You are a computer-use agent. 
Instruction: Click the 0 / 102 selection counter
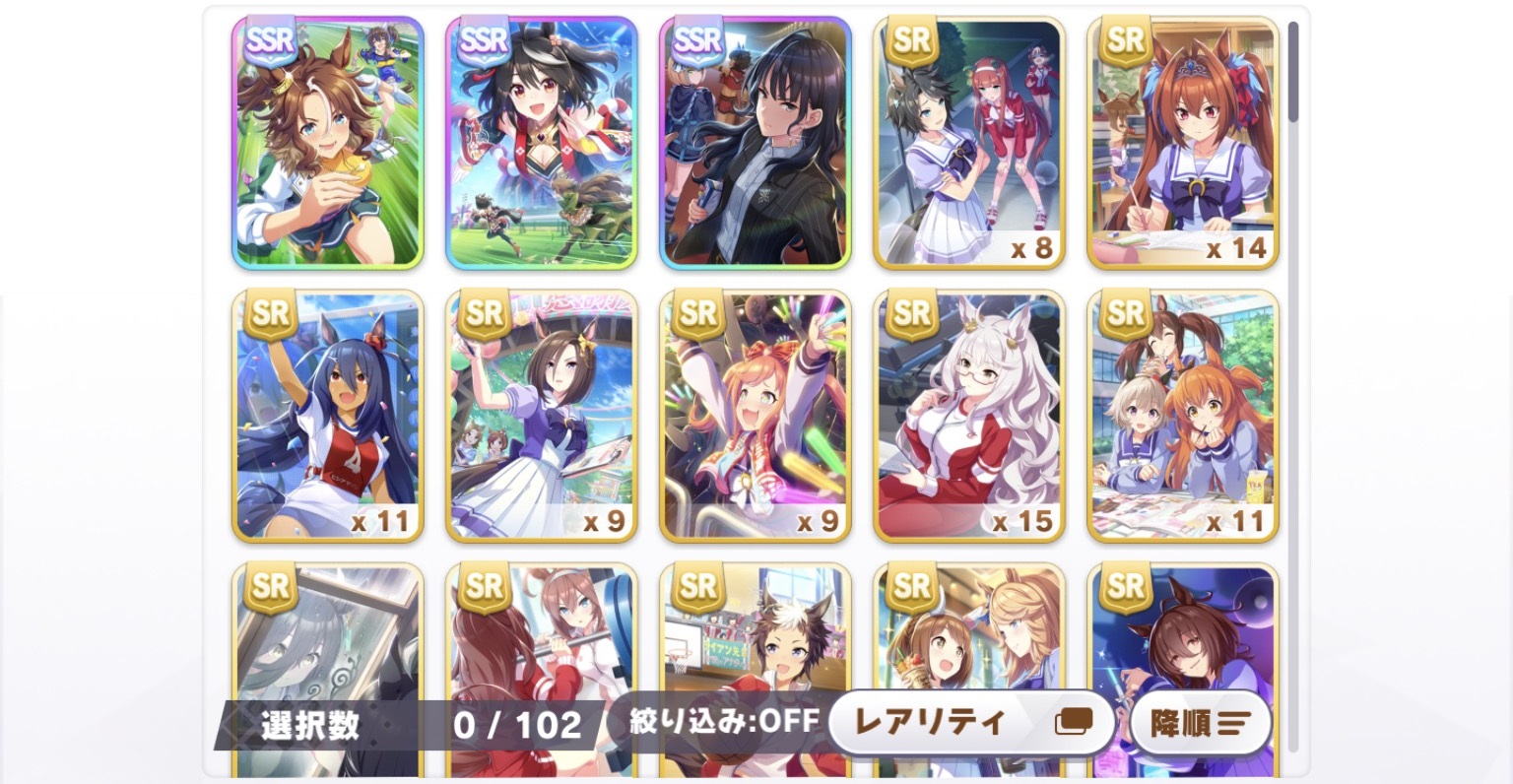517,722
